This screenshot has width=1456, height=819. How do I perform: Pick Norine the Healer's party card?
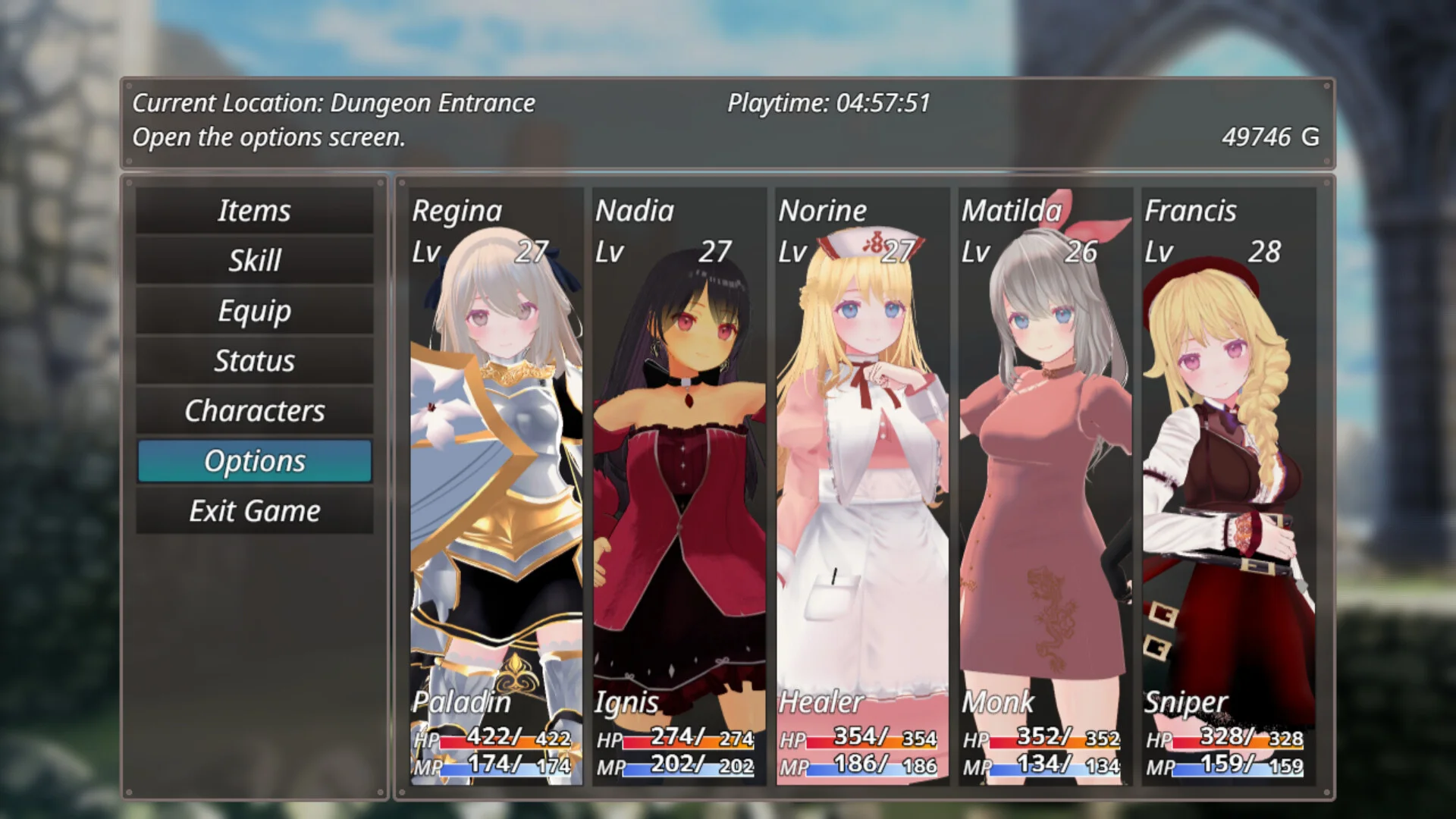click(862, 485)
